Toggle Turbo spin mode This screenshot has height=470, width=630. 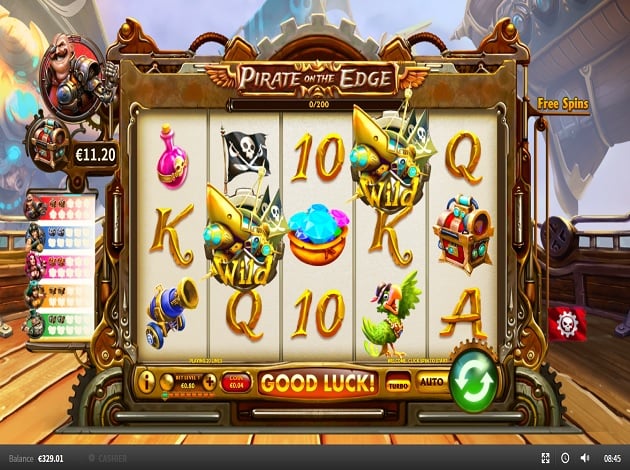[x=398, y=382]
